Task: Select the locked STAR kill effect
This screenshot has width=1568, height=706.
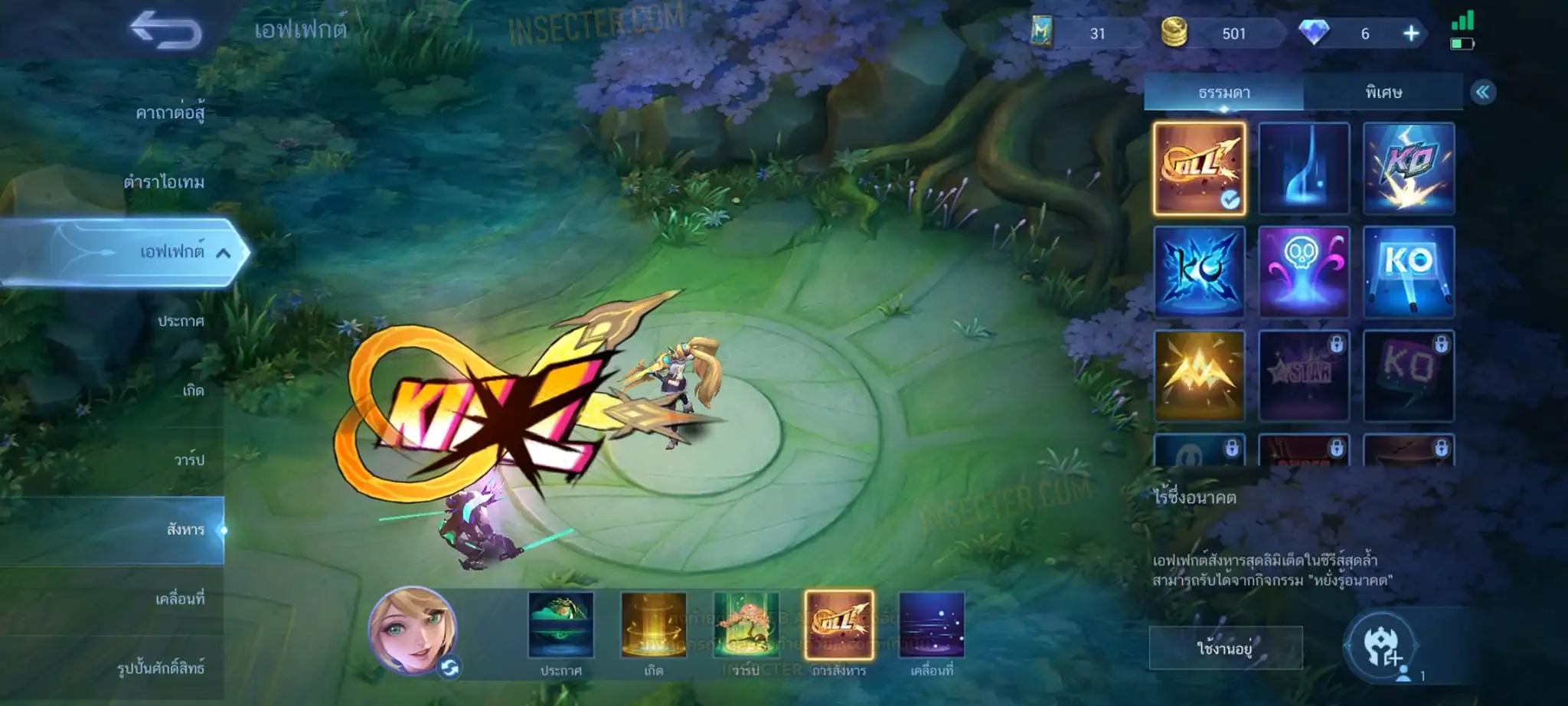Action: click(1303, 376)
